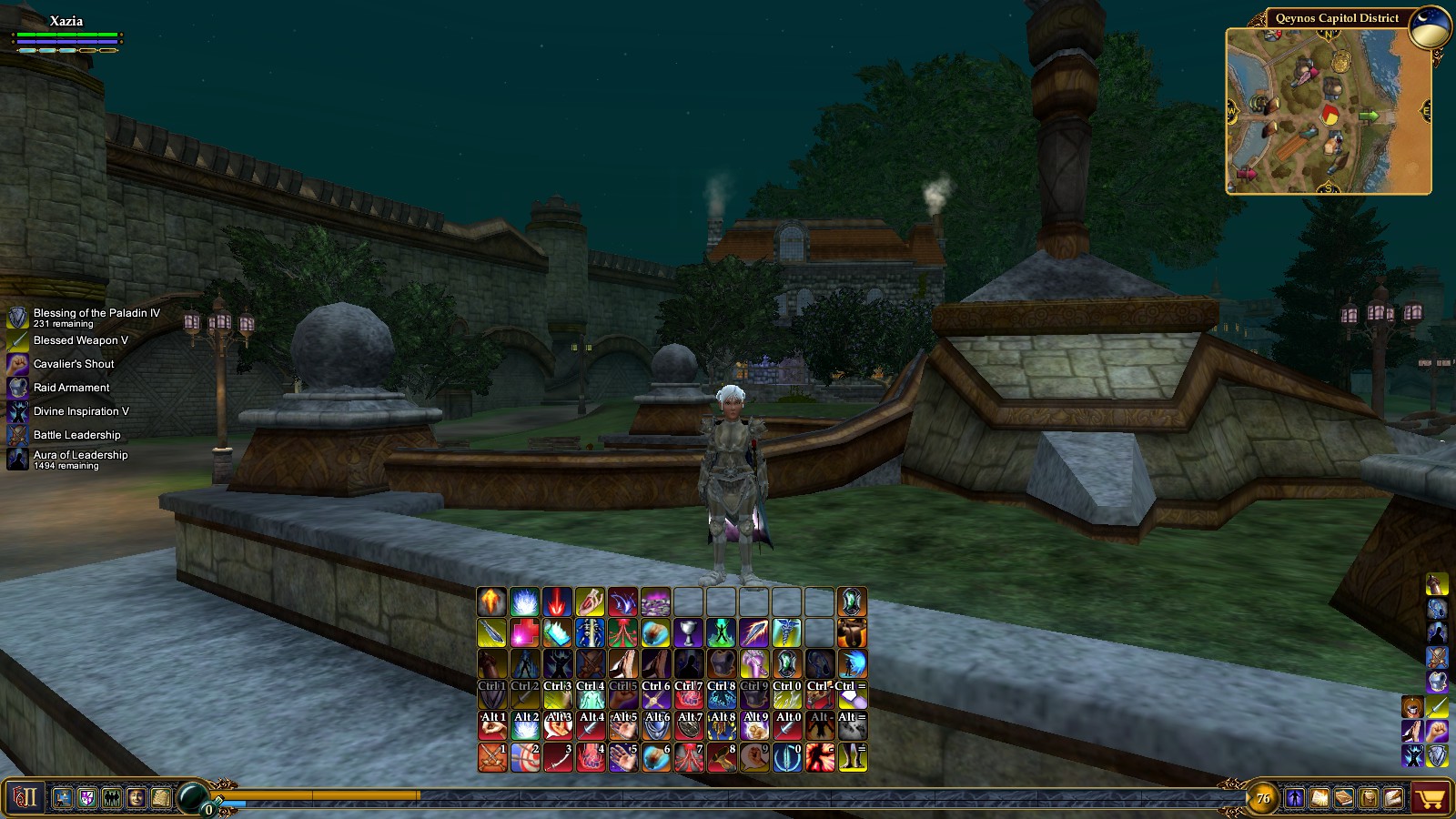The height and width of the screenshot is (819, 1456).
Task: Open the inventory bag icon bottom-right
Action: tap(1368, 798)
